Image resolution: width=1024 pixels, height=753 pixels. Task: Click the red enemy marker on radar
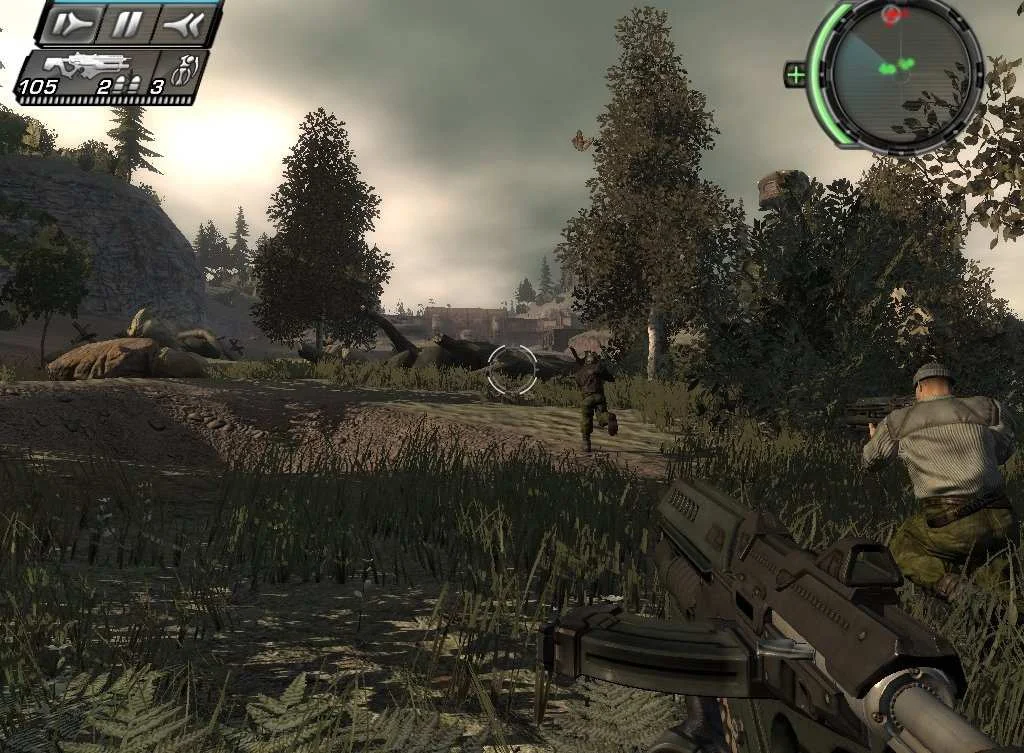[x=892, y=14]
